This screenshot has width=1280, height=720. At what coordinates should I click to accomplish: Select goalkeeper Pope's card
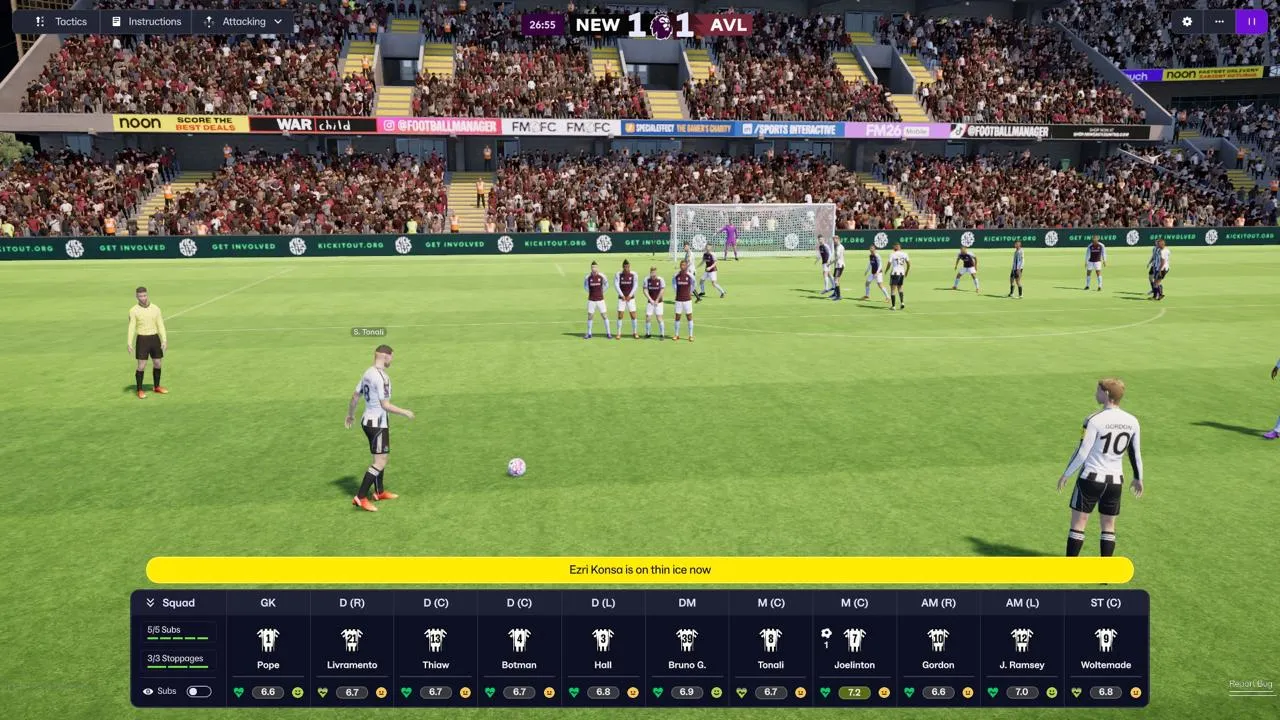(268, 648)
